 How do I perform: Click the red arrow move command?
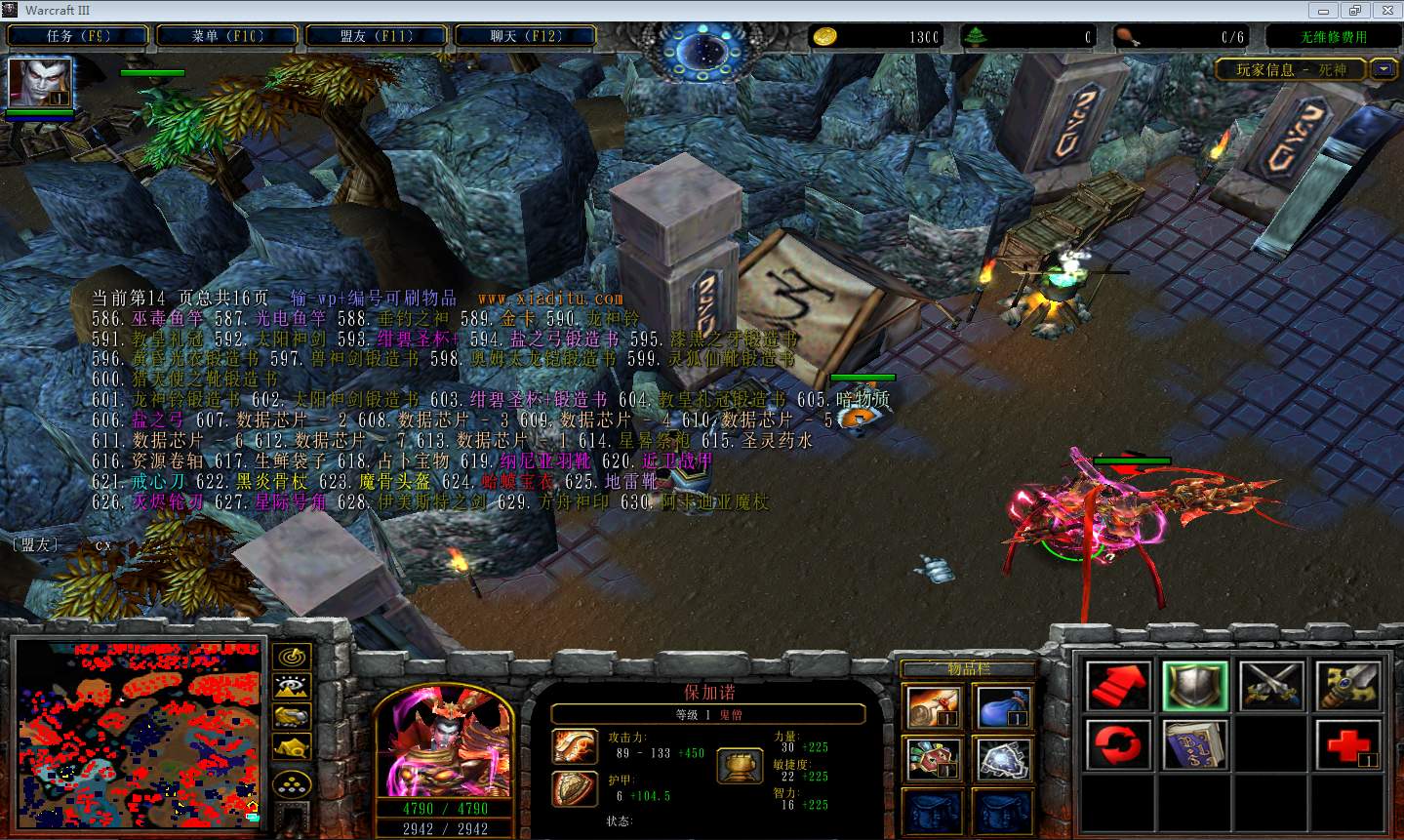point(1118,685)
